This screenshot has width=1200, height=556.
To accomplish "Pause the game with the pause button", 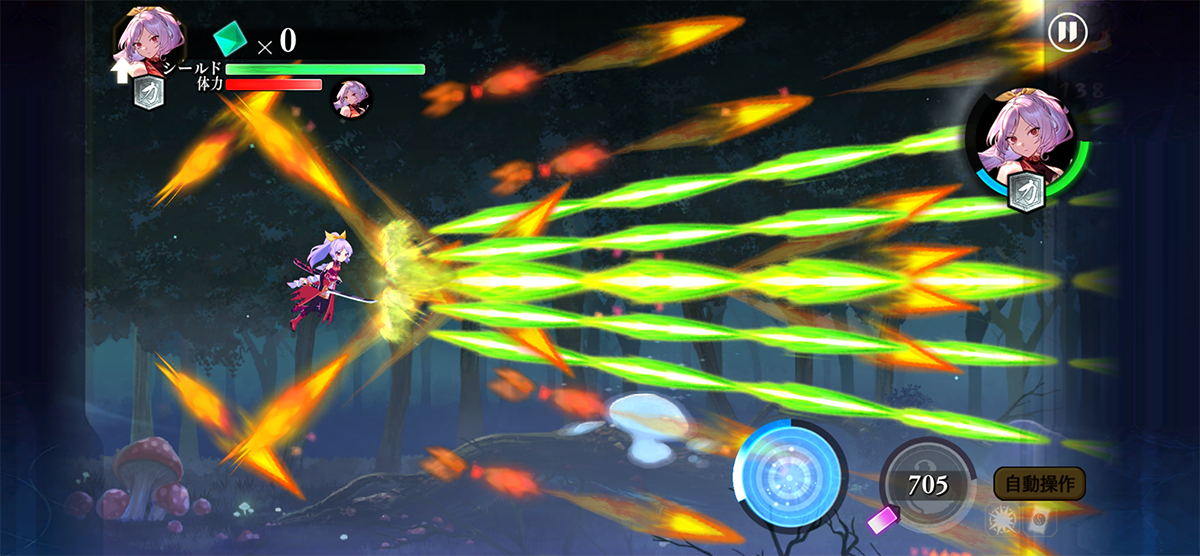I will pos(1067,32).
